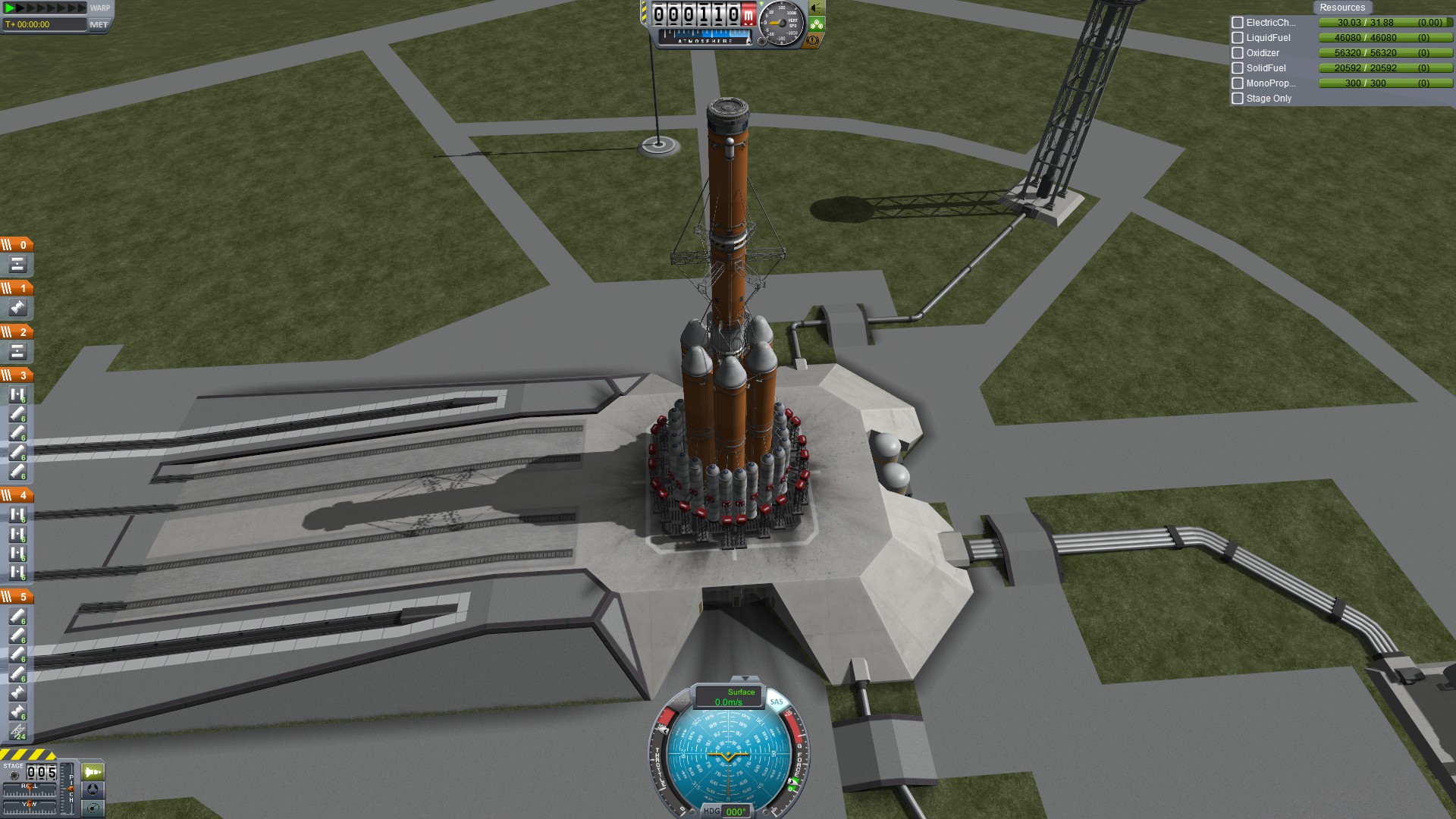Select the orange Stage 5 header
1456x819 pixels.
pyautogui.click(x=17, y=597)
